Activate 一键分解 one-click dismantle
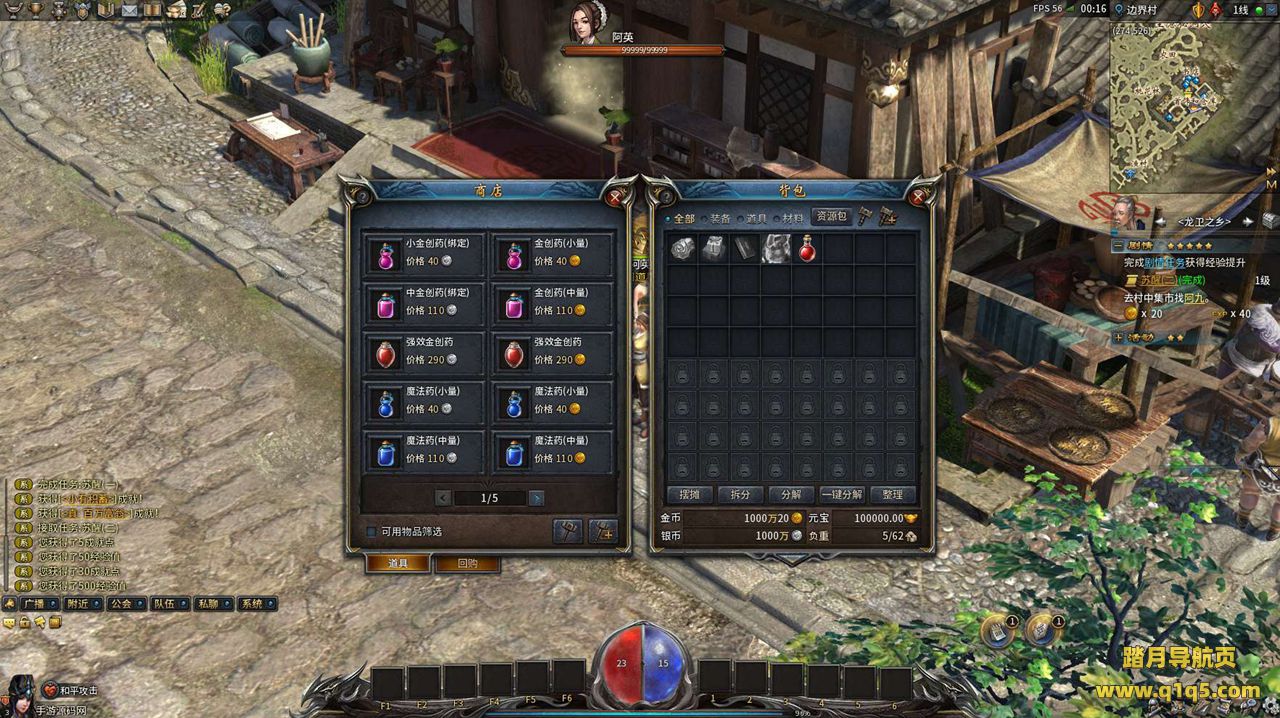 [x=841, y=494]
